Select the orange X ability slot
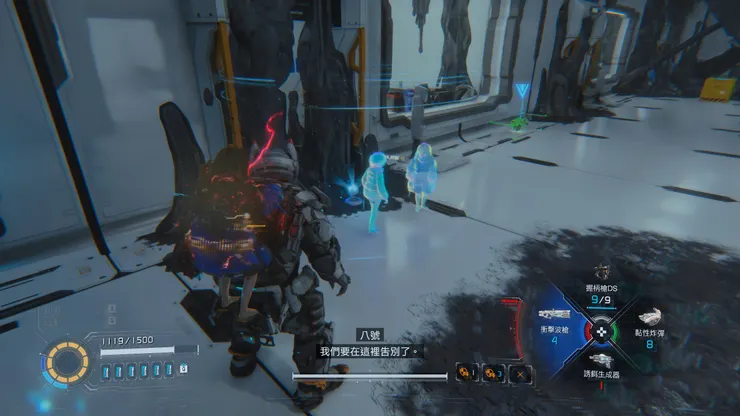This screenshot has width=740, height=416. (x=520, y=374)
